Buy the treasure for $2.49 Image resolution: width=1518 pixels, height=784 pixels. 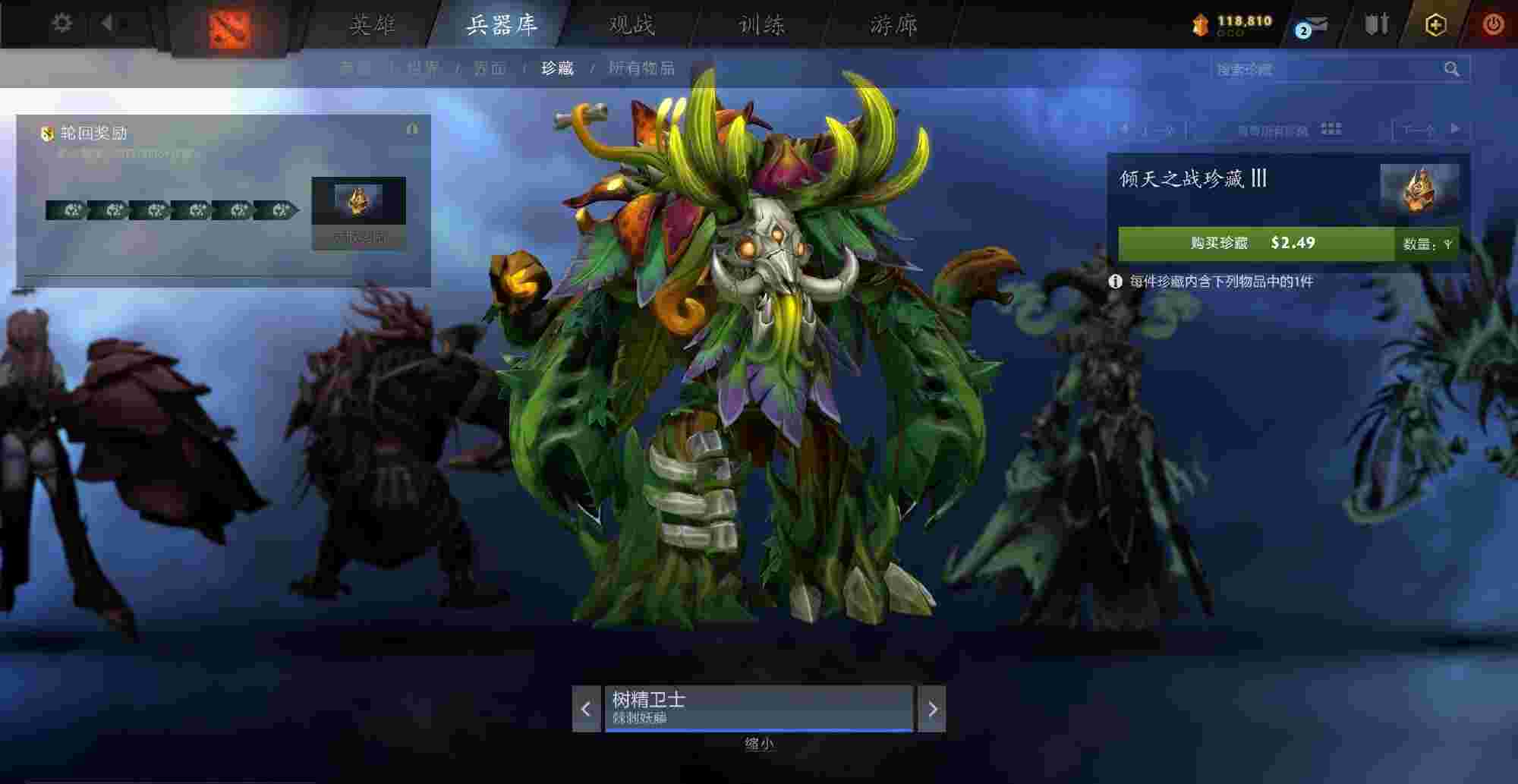(1255, 243)
